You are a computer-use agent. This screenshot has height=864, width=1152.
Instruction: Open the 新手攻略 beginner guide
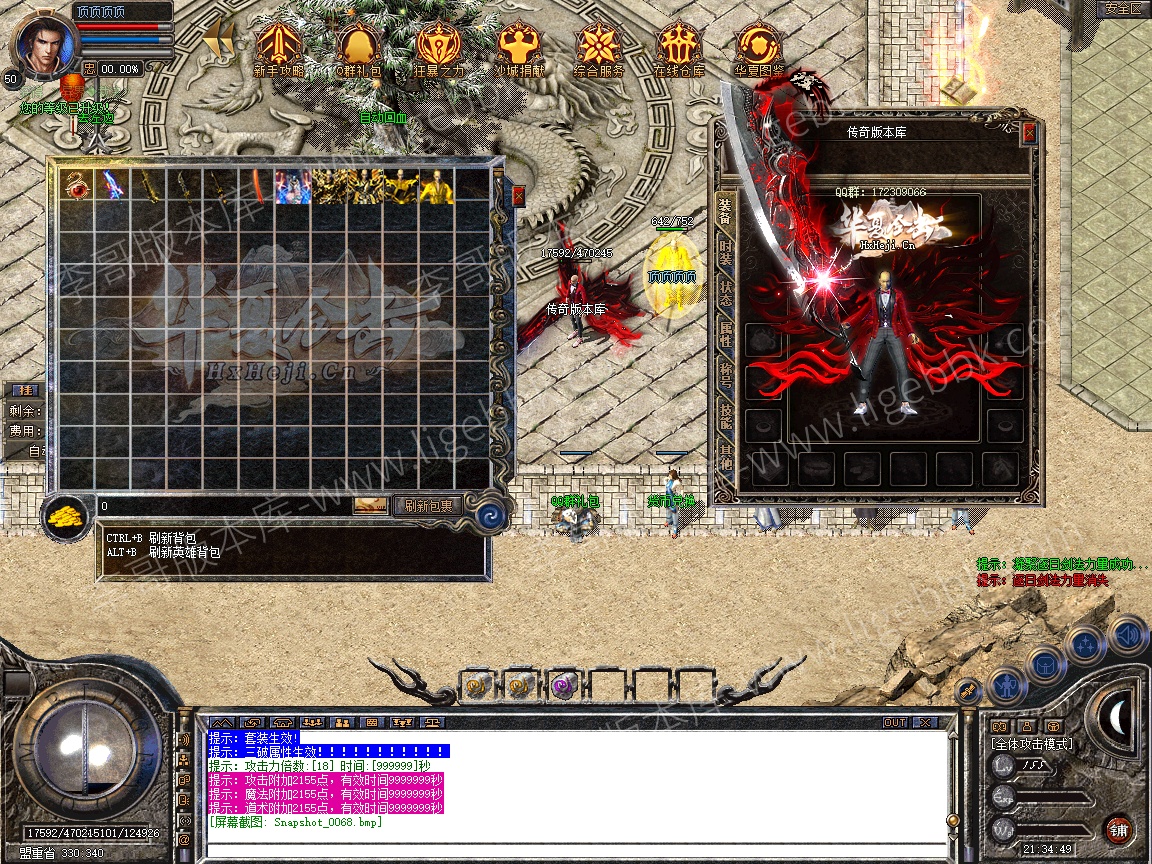(279, 48)
